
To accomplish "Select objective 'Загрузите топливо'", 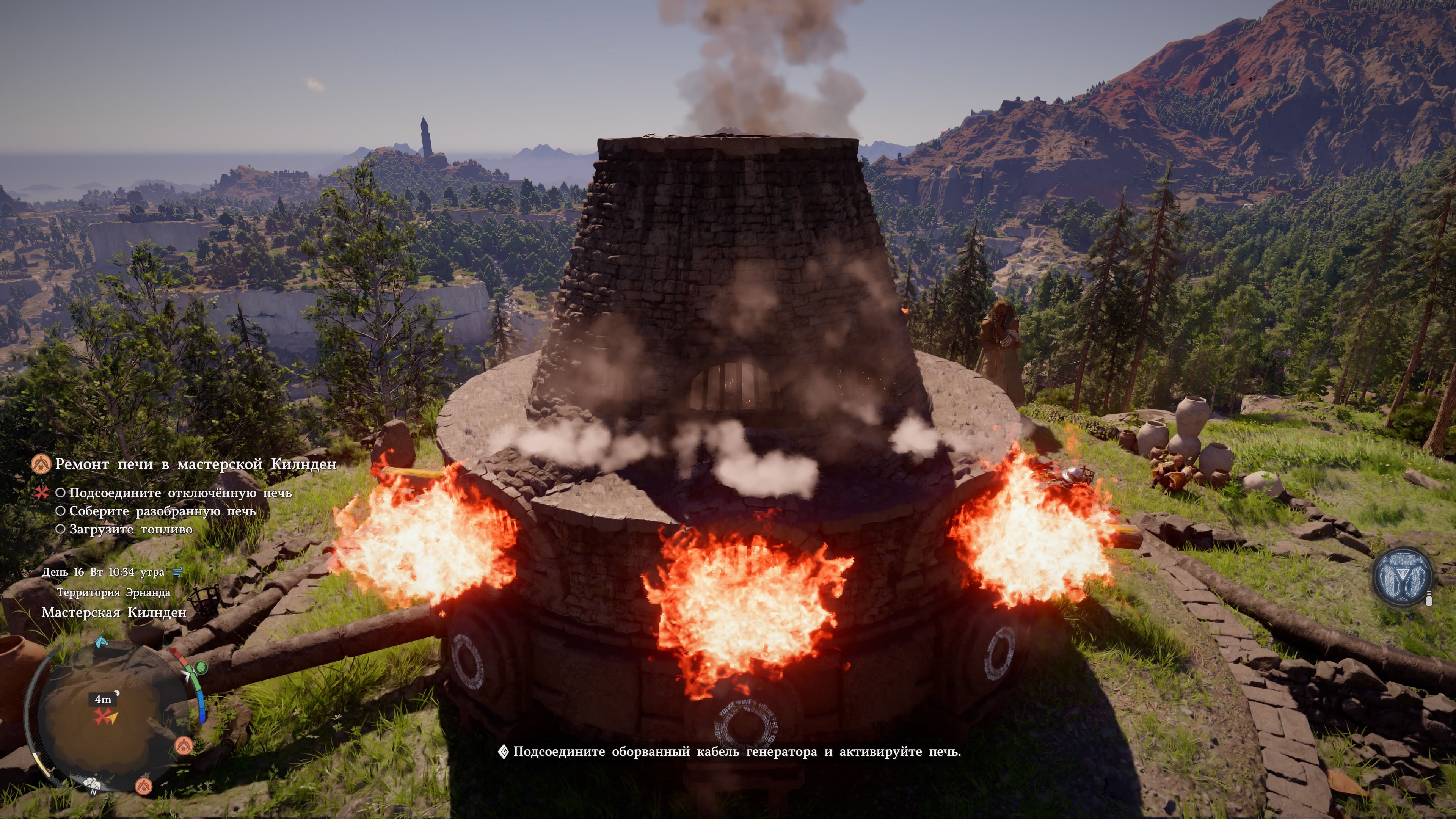I will click(130, 530).
